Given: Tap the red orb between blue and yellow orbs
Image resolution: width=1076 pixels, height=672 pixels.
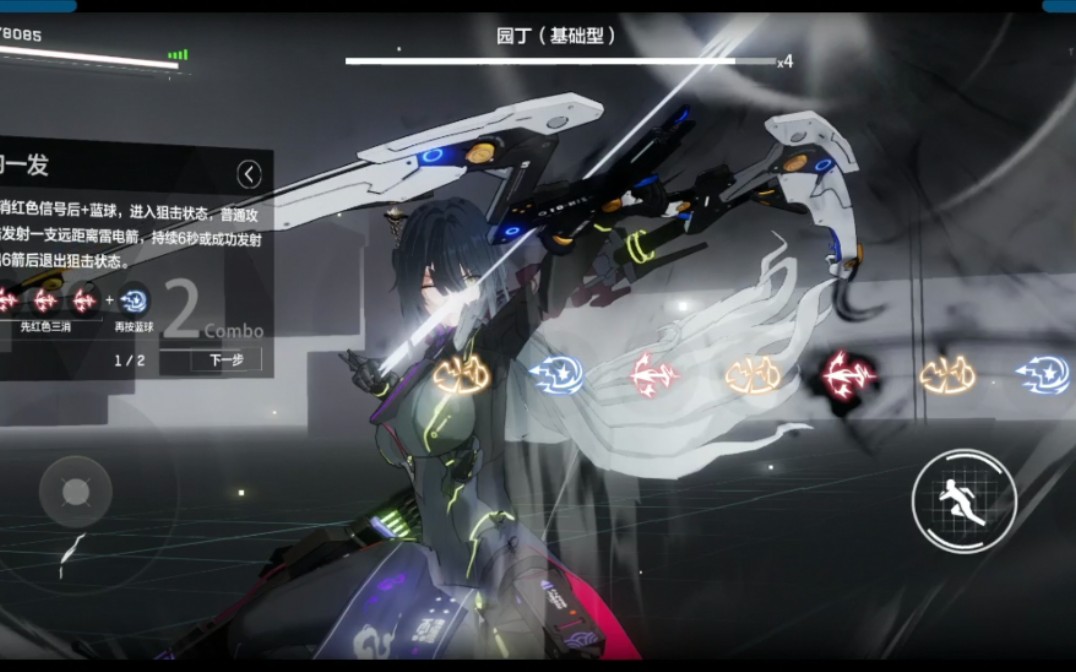Looking at the screenshot, I should (x=655, y=375).
